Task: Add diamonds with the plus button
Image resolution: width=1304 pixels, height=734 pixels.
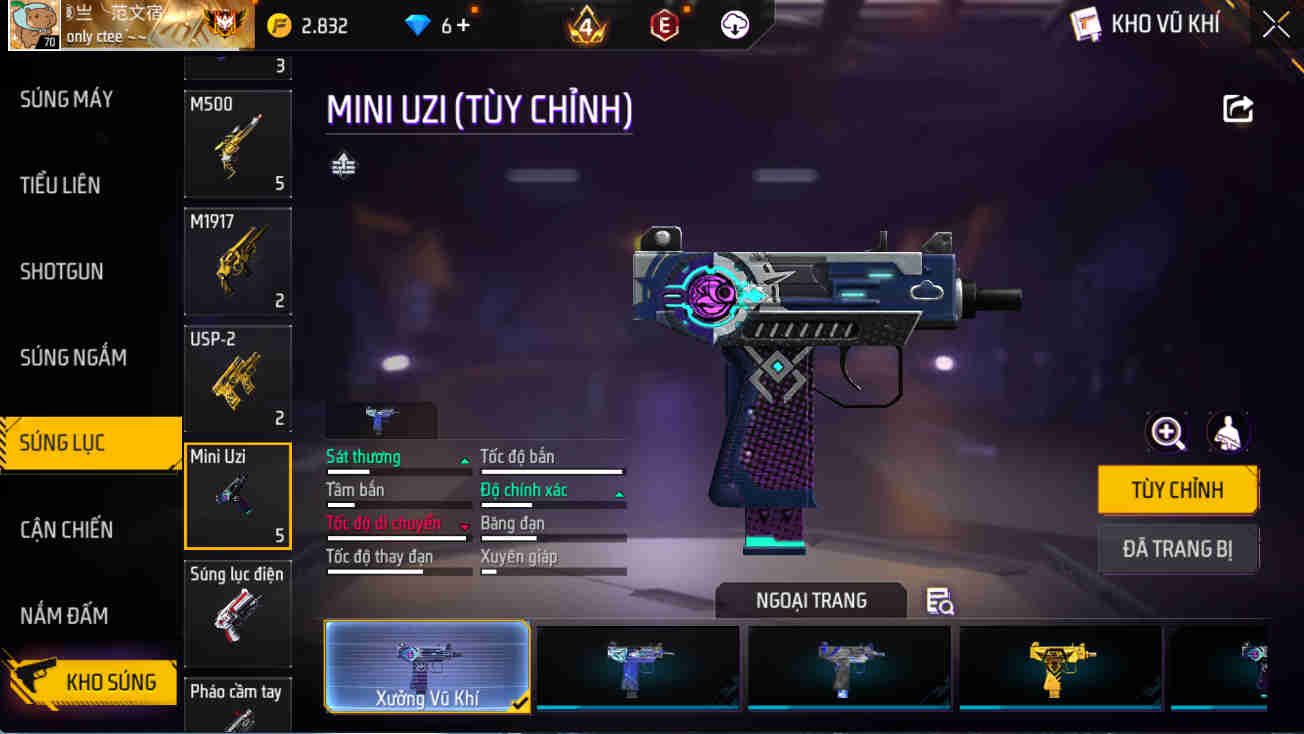Action: click(x=463, y=26)
